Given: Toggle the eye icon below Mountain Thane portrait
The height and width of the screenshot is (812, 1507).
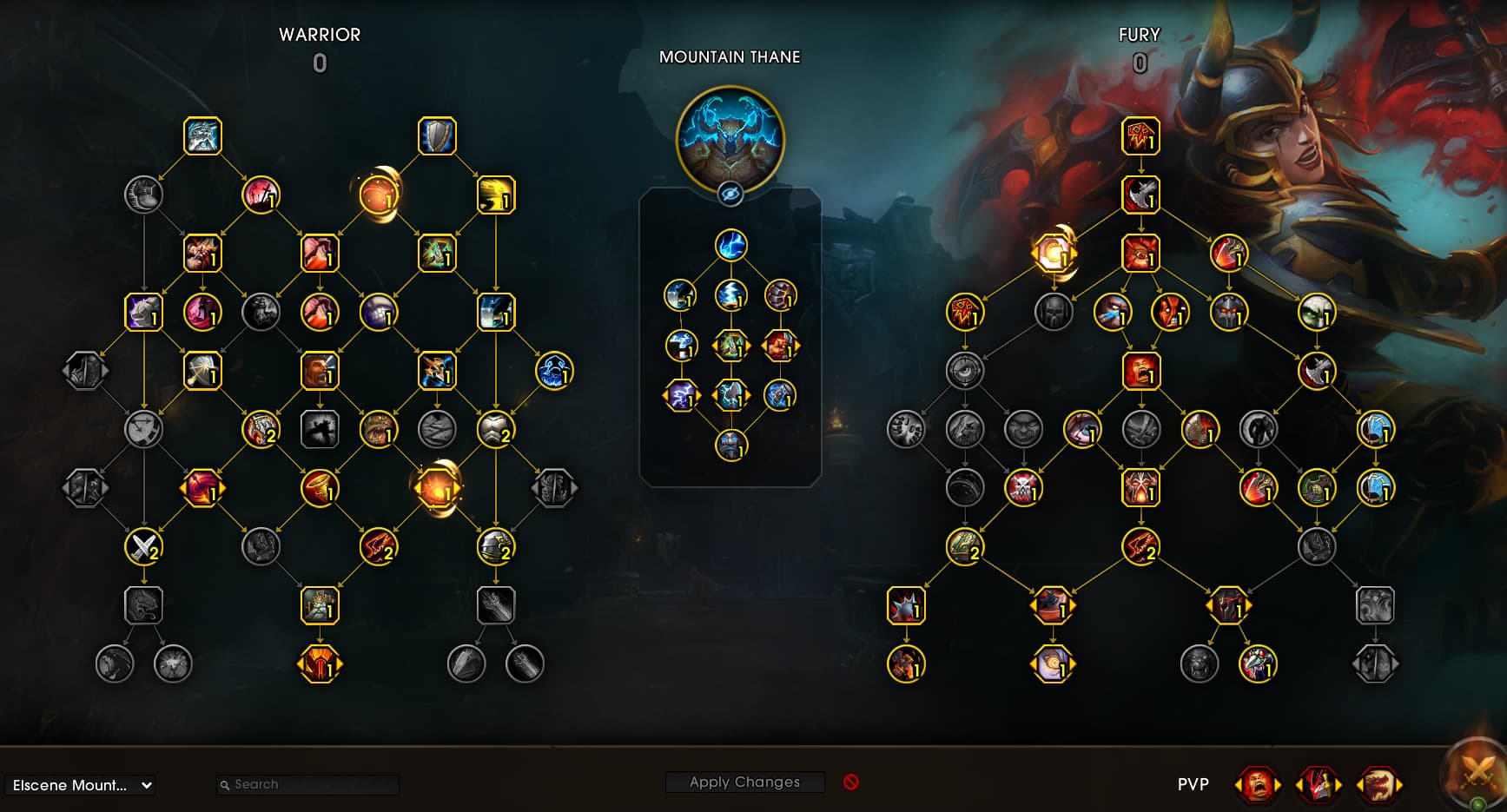Looking at the screenshot, I should (730, 195).
